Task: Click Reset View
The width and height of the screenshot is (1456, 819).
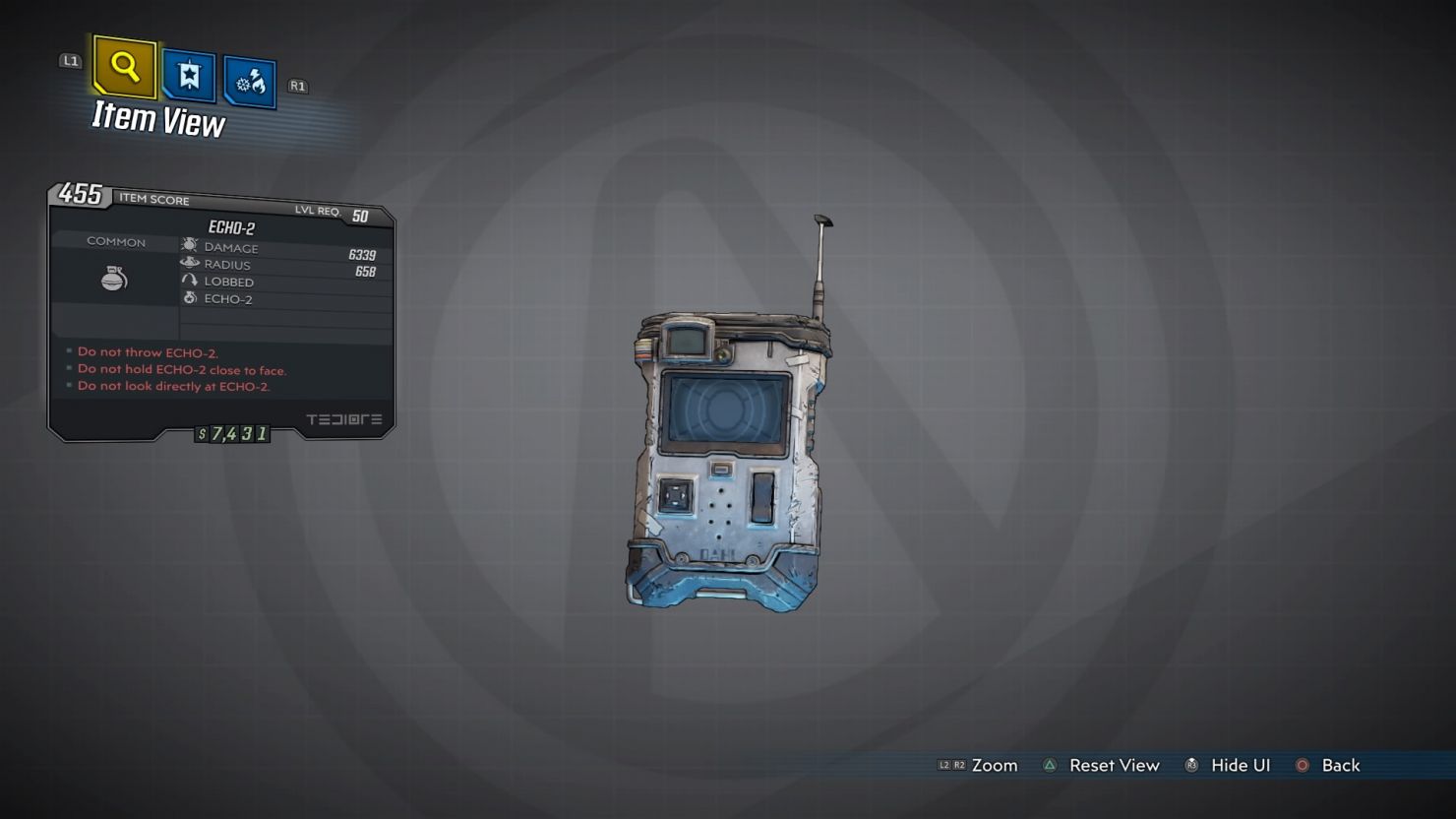Action: coord(1115,765)
